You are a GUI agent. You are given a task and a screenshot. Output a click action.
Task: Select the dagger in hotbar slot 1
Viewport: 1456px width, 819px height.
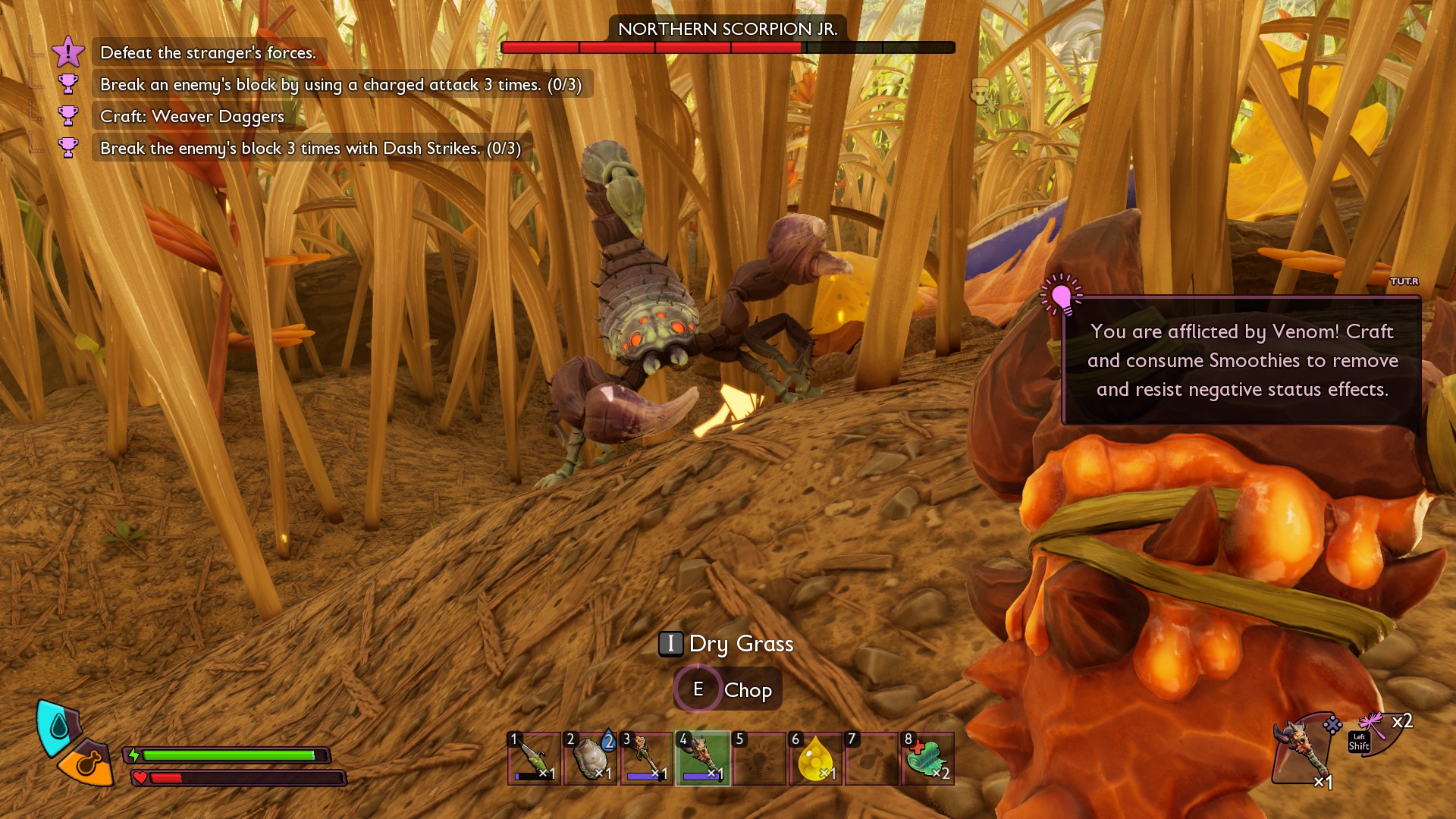coord(534,758)
